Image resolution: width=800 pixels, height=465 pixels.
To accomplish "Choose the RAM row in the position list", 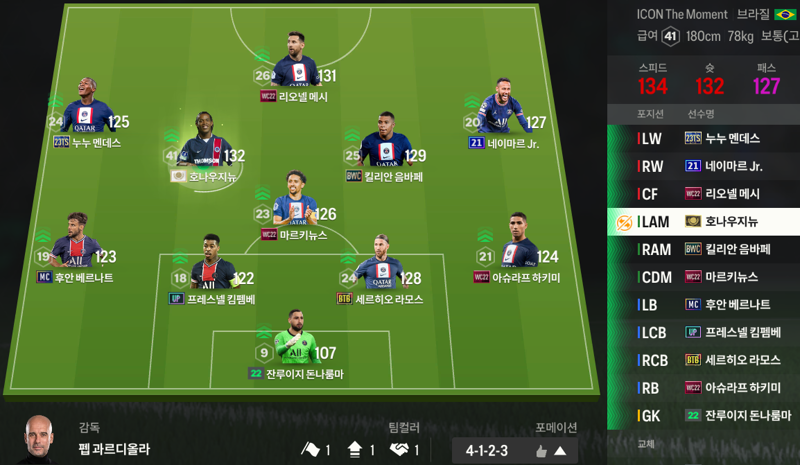I will point(703,249).
